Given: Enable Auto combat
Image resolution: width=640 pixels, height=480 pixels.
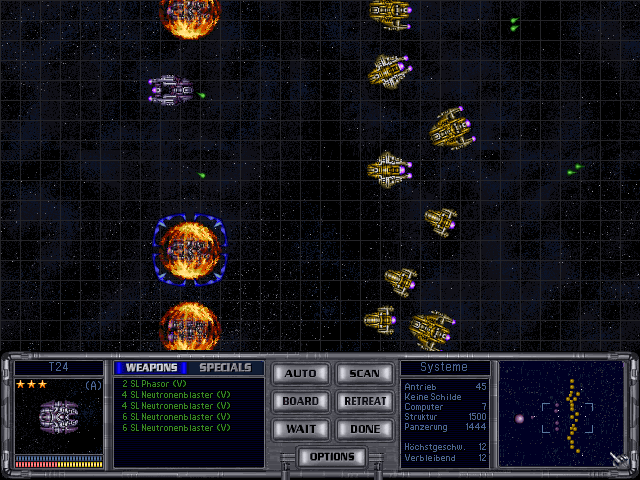Looking at the screenshot, I should [300, 373].
